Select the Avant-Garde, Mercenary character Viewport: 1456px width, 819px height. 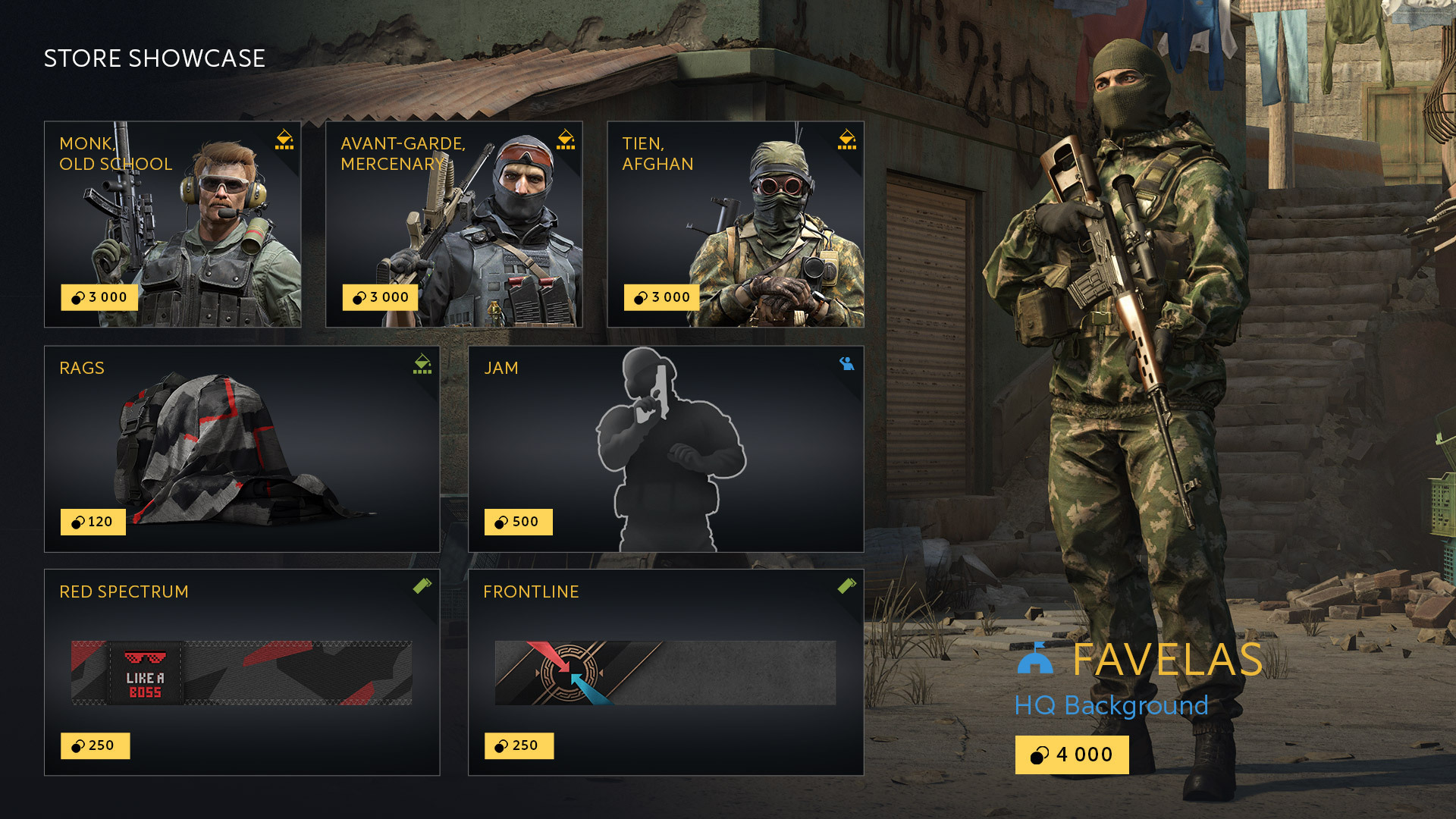(453, 224)
